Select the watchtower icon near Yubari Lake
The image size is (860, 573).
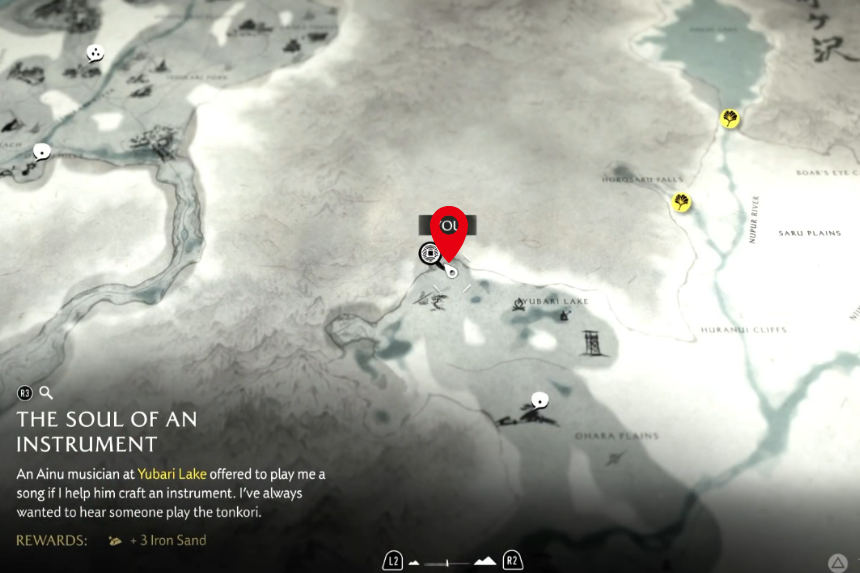[x=591, y=343]
